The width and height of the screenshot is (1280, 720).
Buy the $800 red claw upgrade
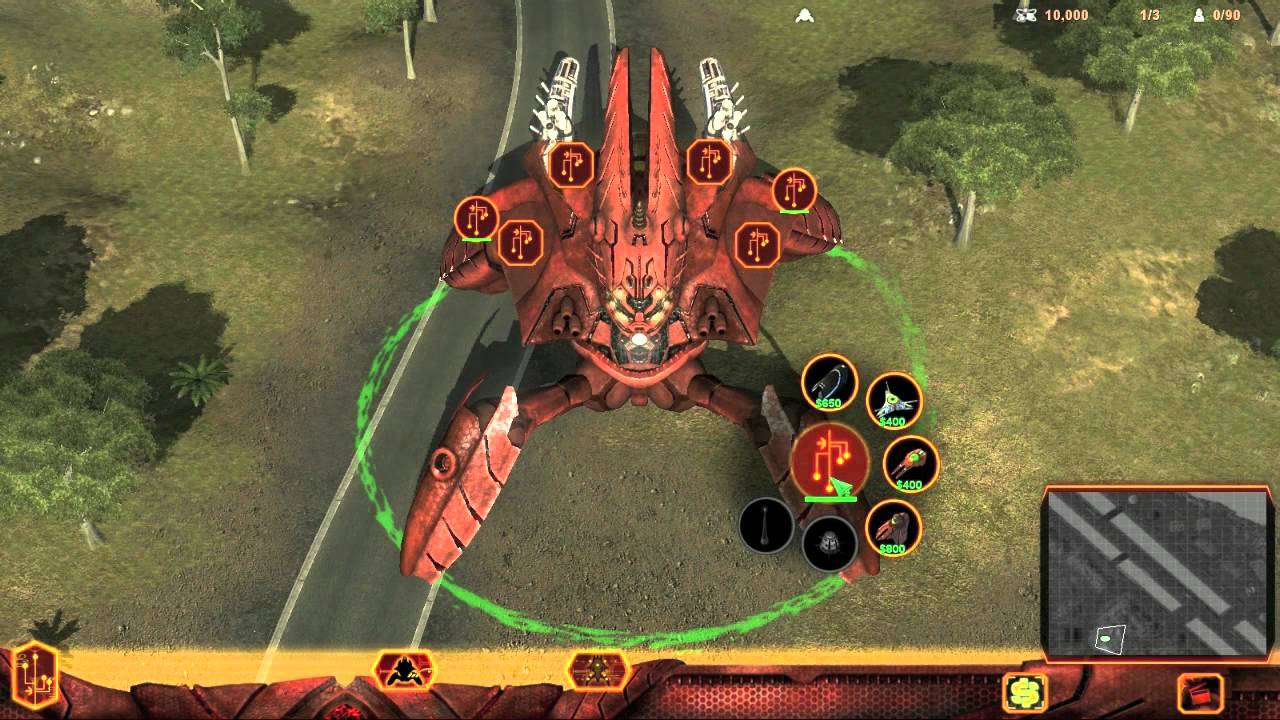(x=893, y=528)
